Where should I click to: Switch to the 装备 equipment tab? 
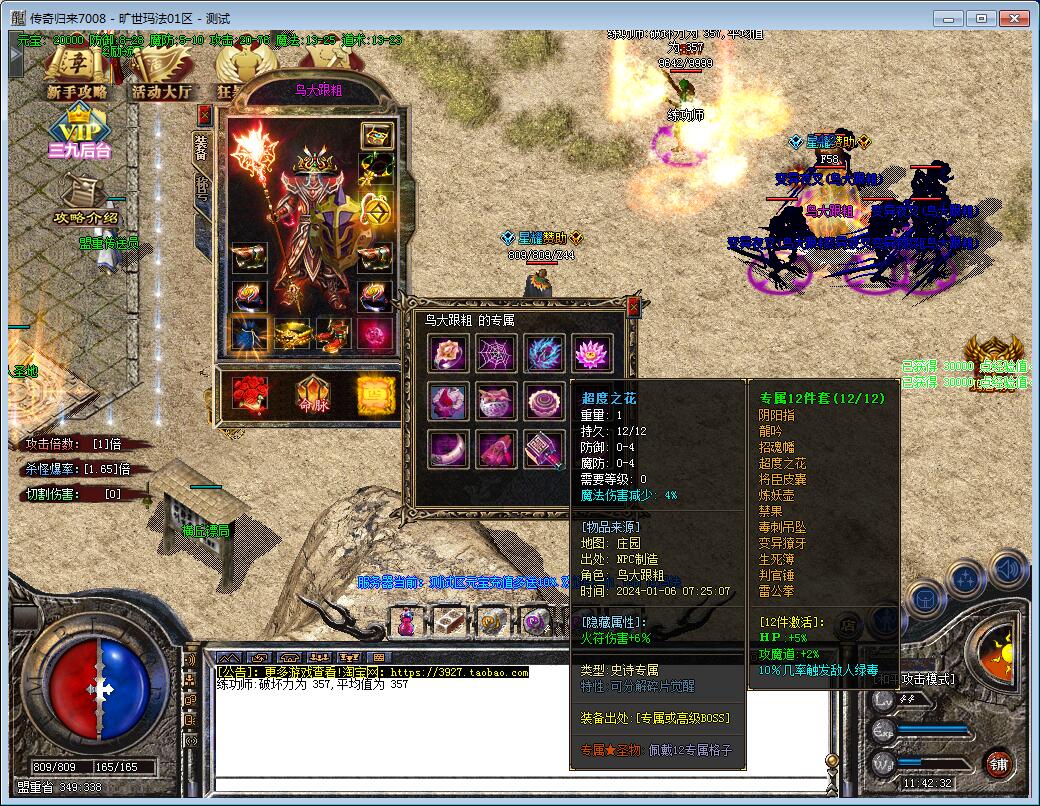coord(201,149)
